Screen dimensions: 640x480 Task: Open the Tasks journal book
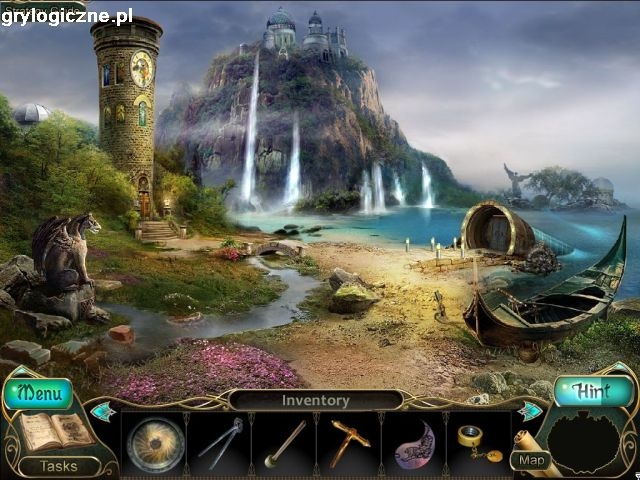click(52, 431)
